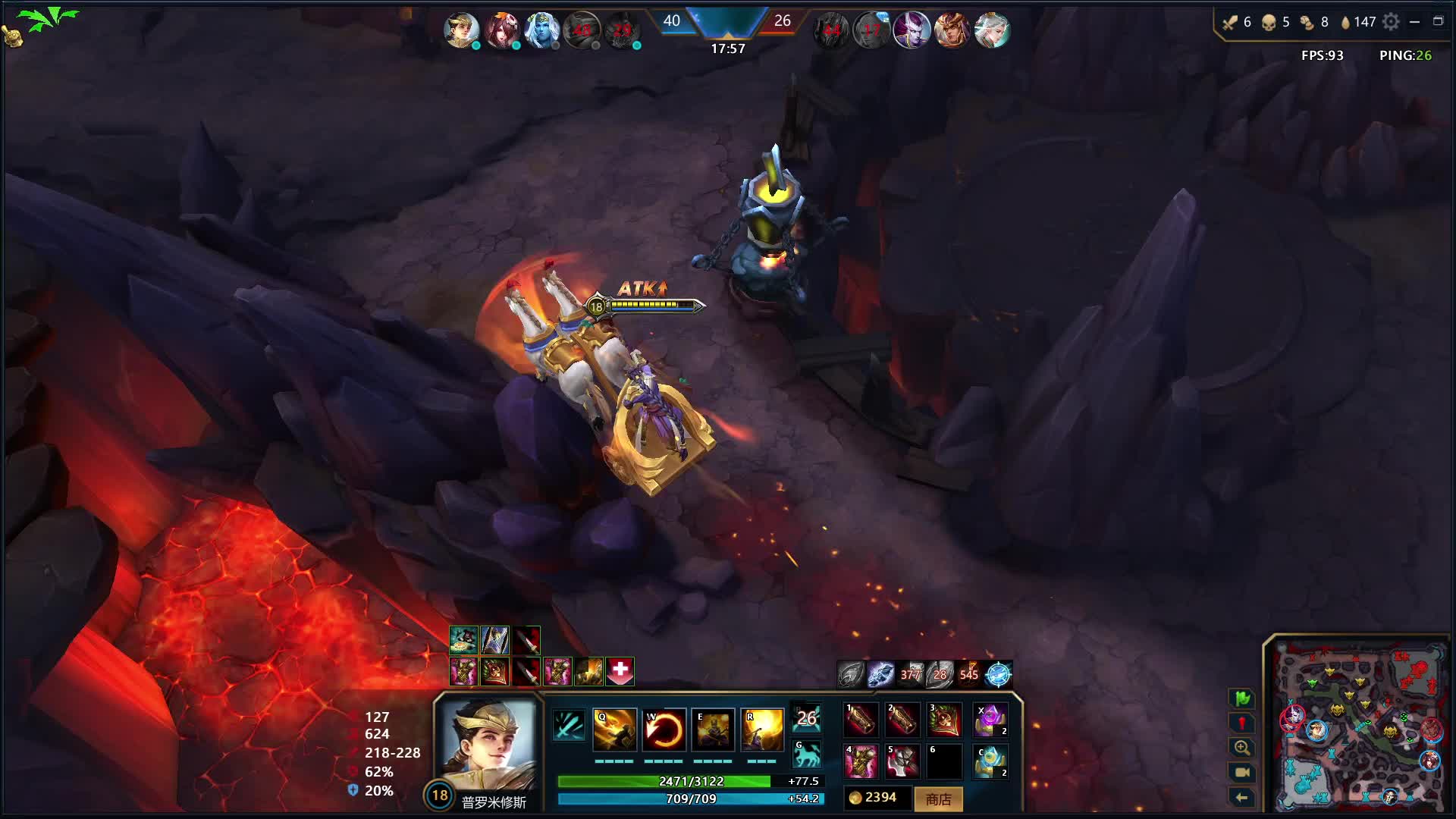This screenshot has width=1456, height=819.
Task: Use the red shield item in slot 3
Action: point(944,720)
